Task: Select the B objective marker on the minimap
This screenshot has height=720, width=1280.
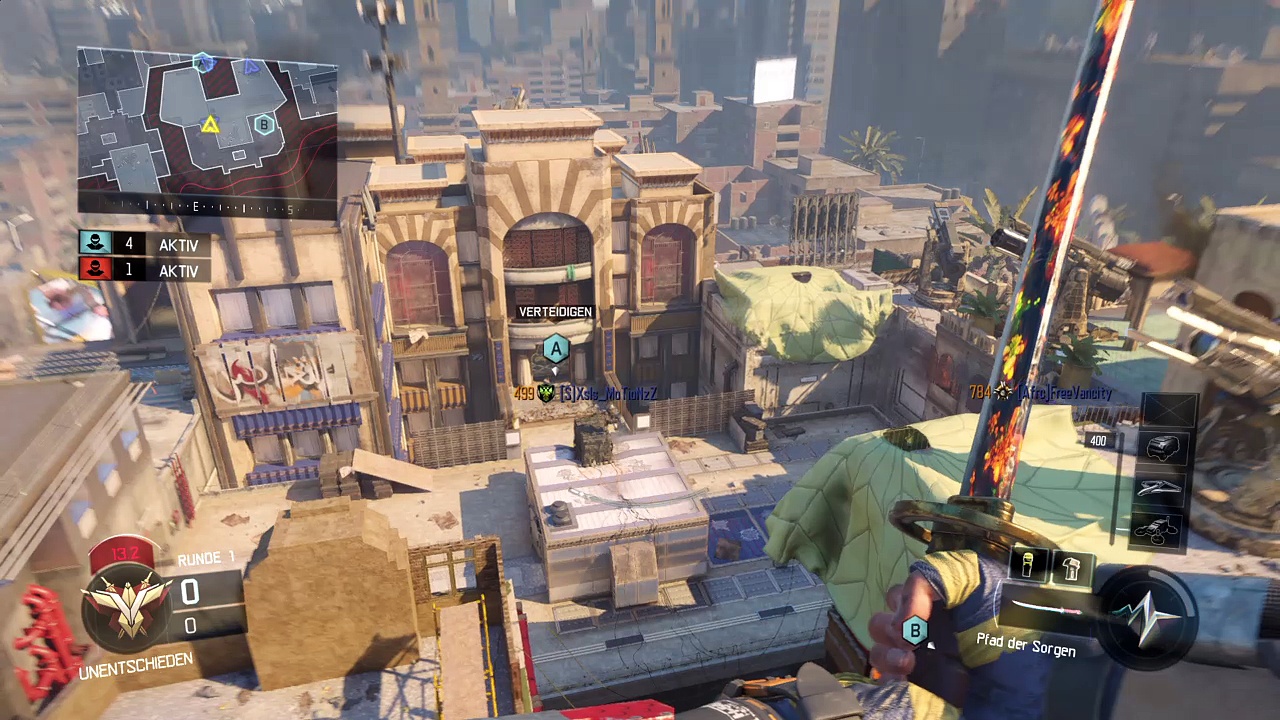Action: tap(263, 124)
